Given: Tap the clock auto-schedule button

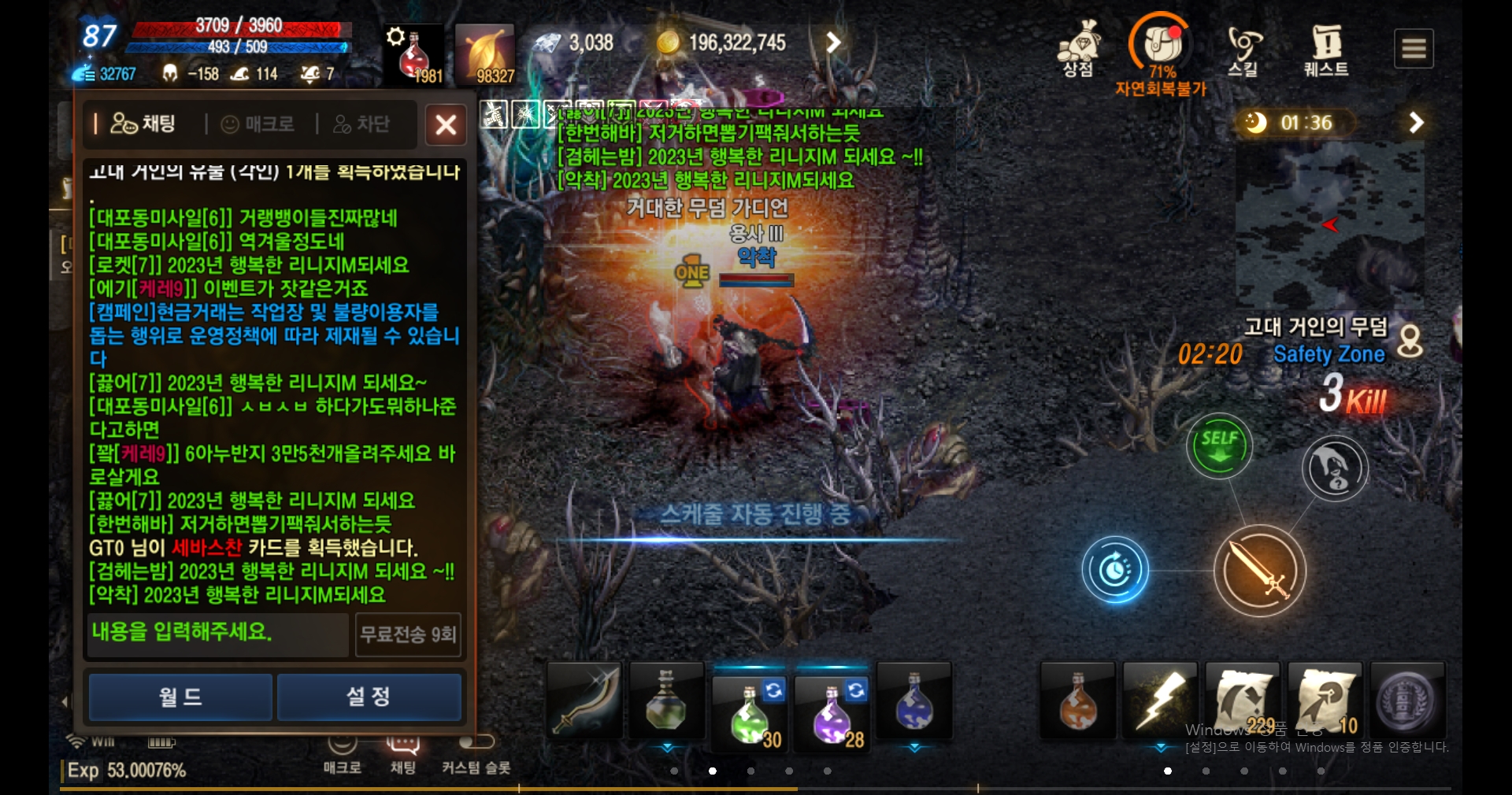Looking at the screenshot, I should [1116, 571].
